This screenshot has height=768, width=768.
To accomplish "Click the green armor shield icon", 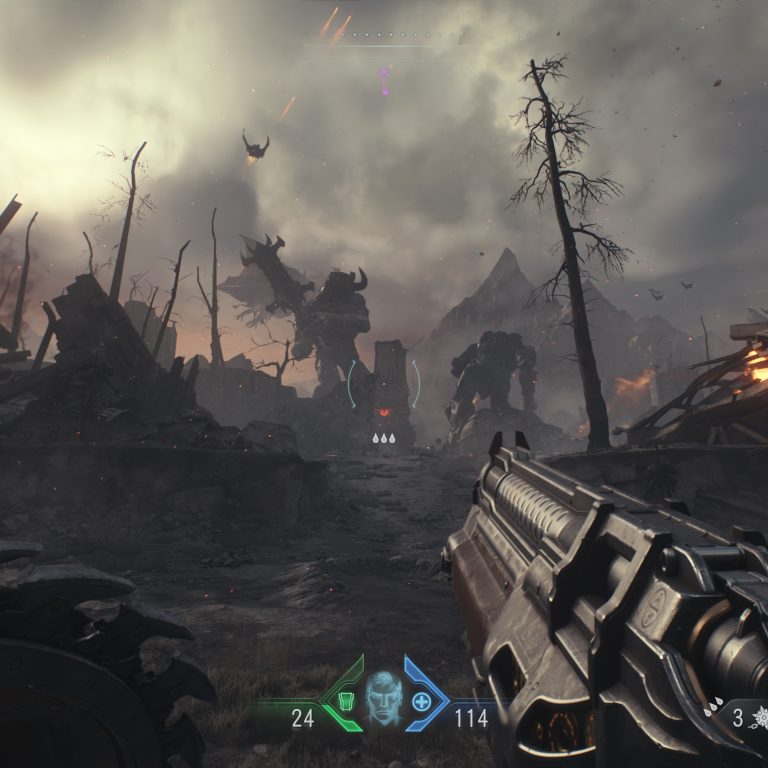I will click(x=345, y=700).
